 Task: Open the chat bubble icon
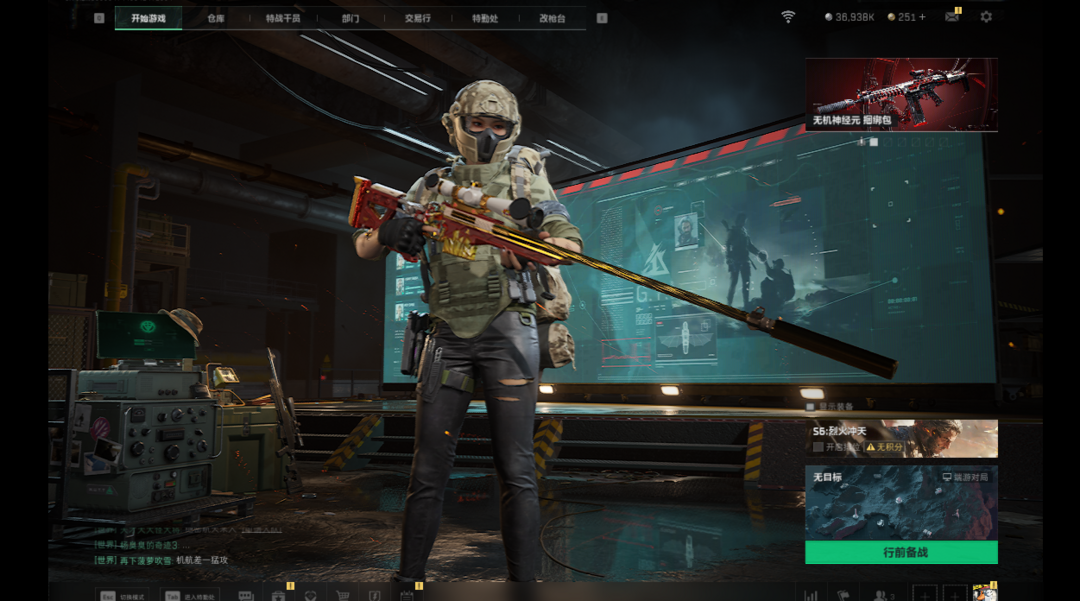[246, 594]
